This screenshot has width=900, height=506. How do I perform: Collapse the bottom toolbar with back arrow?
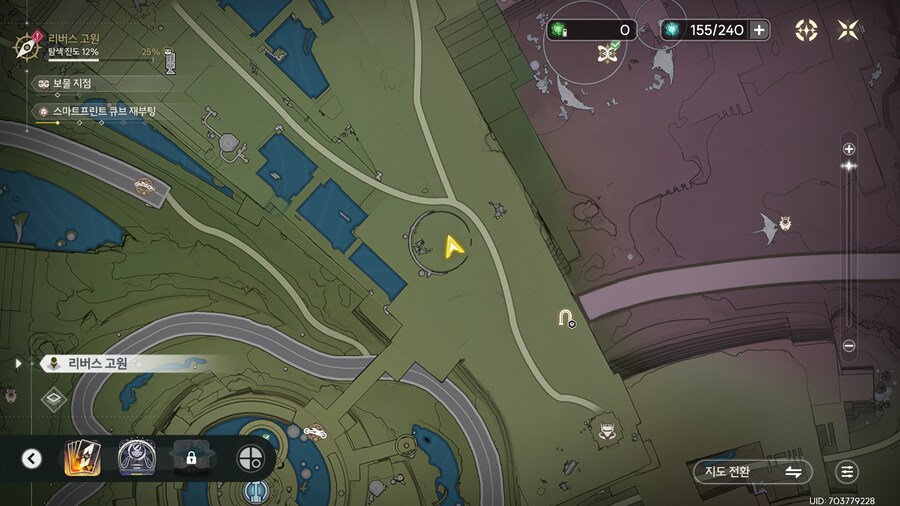click(x=32, y=458)
